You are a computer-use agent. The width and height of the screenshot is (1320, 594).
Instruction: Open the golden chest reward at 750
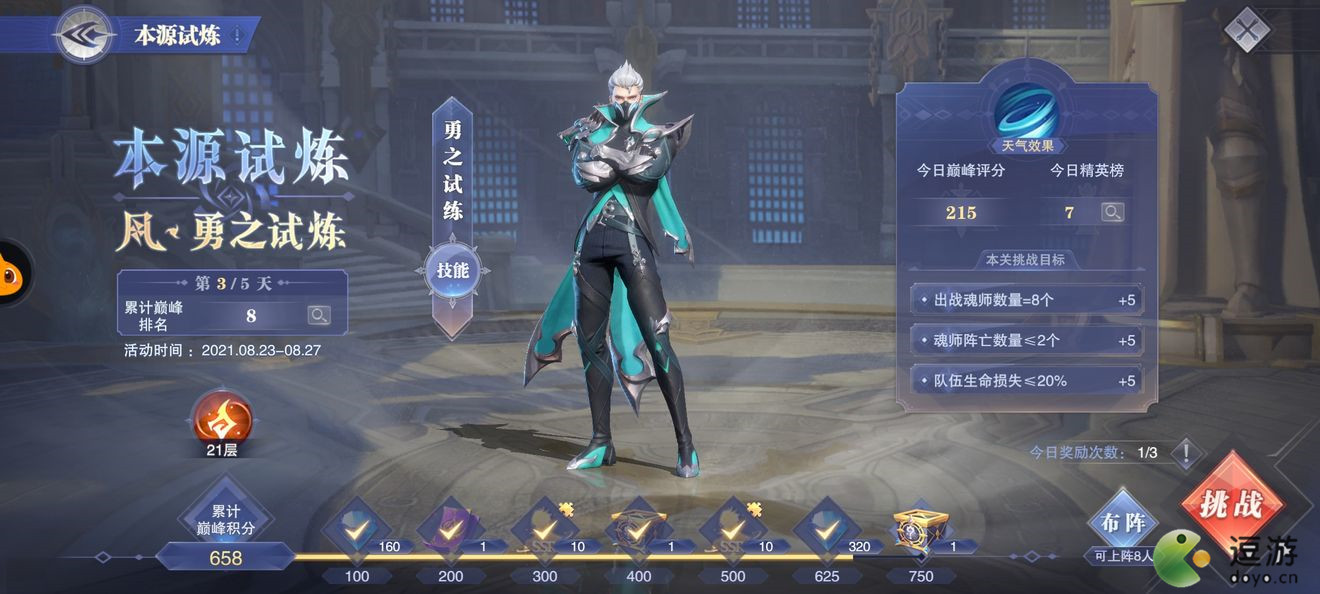point(919,525)
